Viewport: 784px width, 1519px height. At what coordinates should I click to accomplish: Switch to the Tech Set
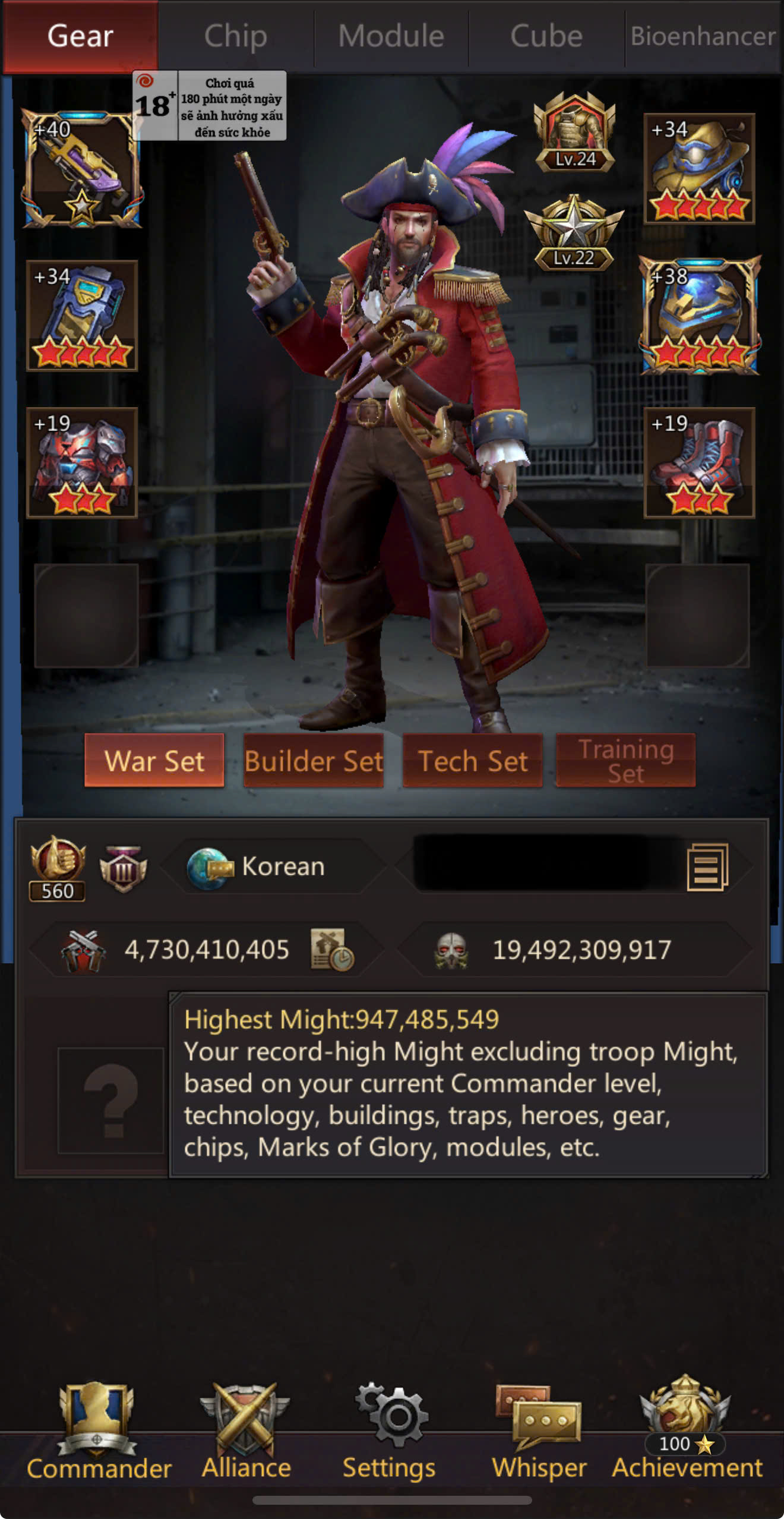[473, 761]
